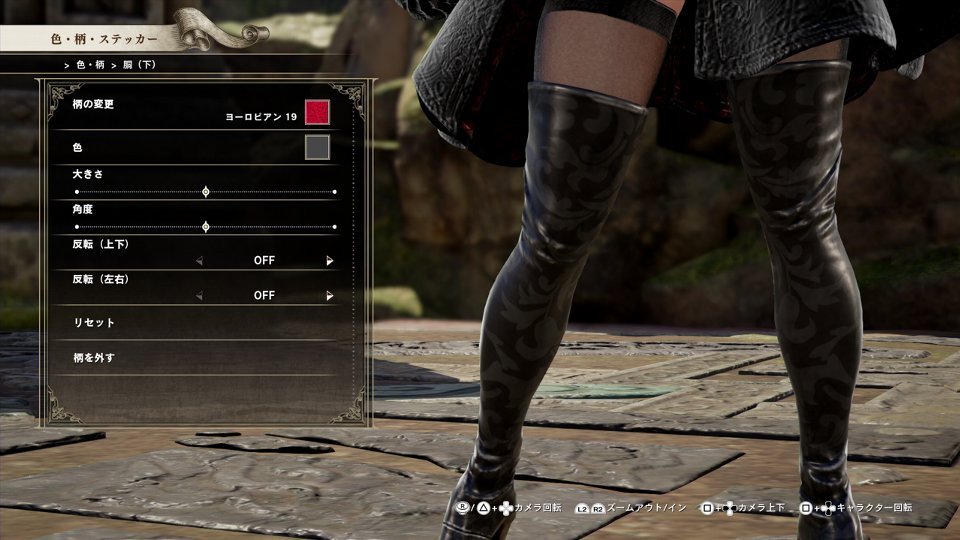Select 柄を外す to remove the pattern

click(x=96, y=357)
